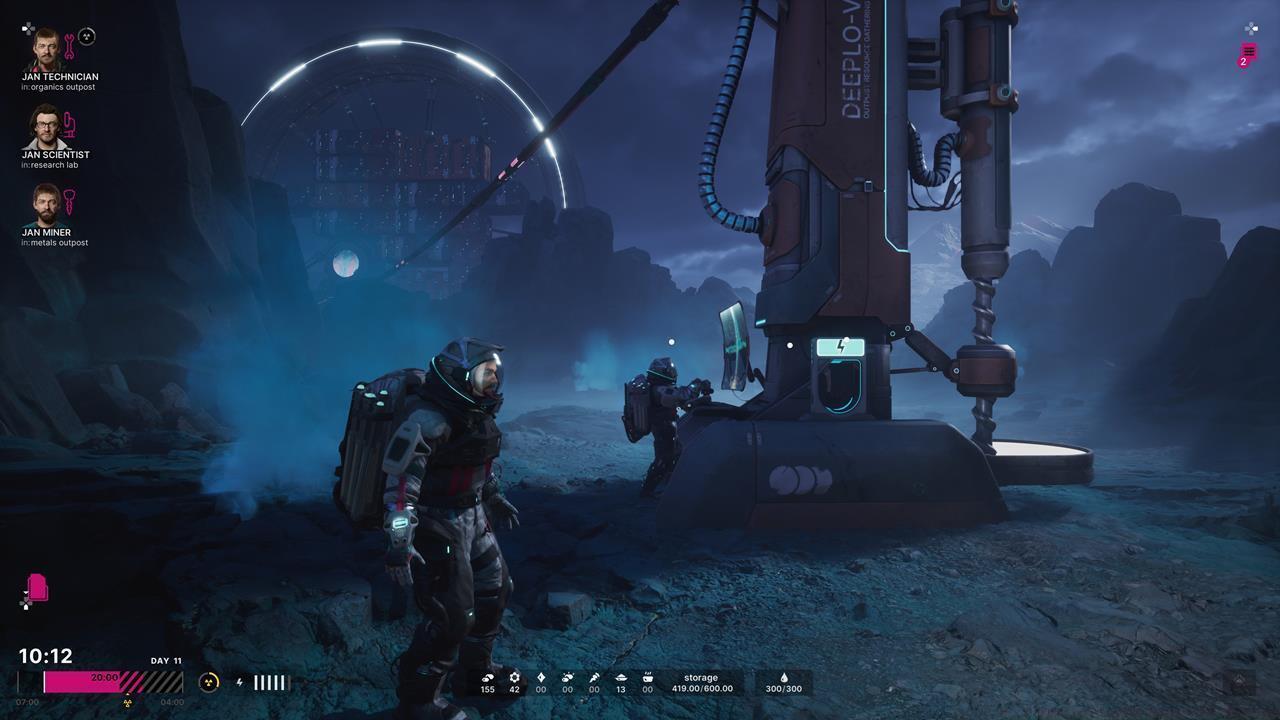Click the 20:00 marker on the day progress bar
This screenshot has height=720, width=1280.
click(x=104, y=677)
